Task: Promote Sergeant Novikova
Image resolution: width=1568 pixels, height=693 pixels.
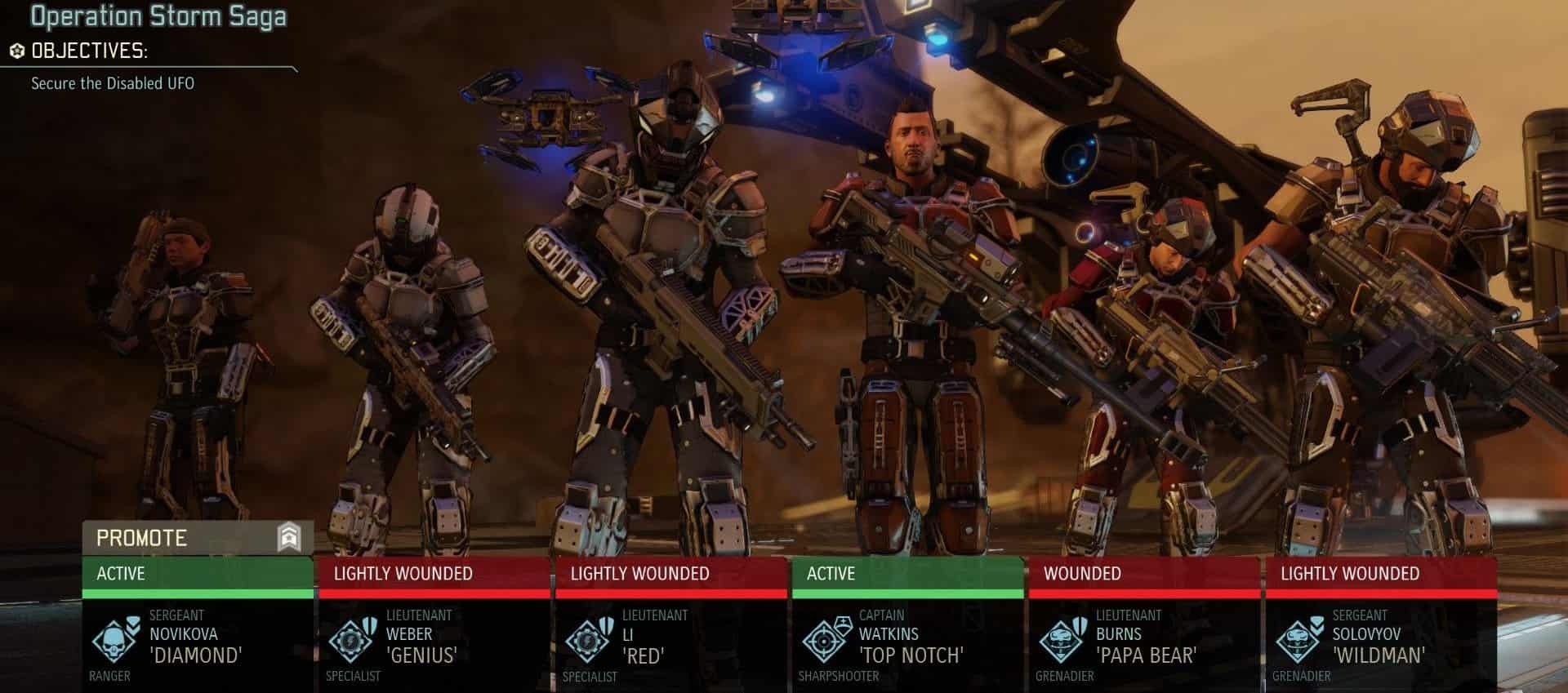Action: click(x=197, y=538)
